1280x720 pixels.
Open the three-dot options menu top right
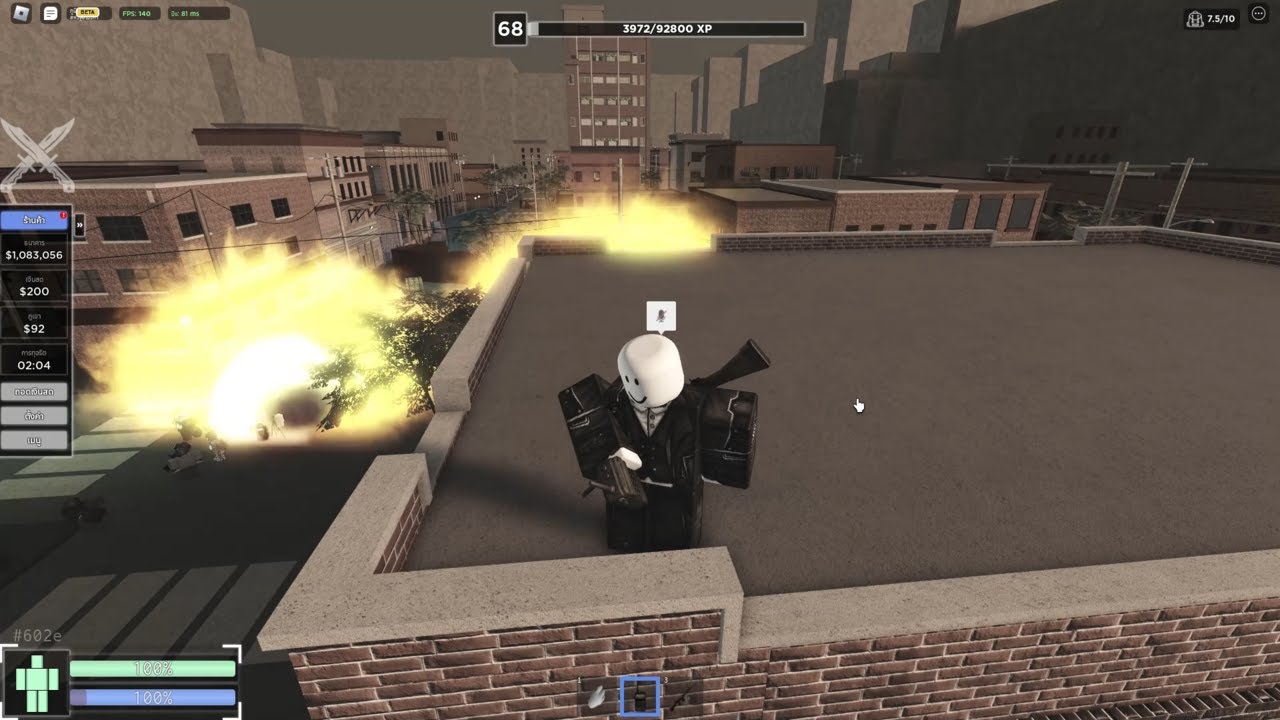coord(1259,14)
